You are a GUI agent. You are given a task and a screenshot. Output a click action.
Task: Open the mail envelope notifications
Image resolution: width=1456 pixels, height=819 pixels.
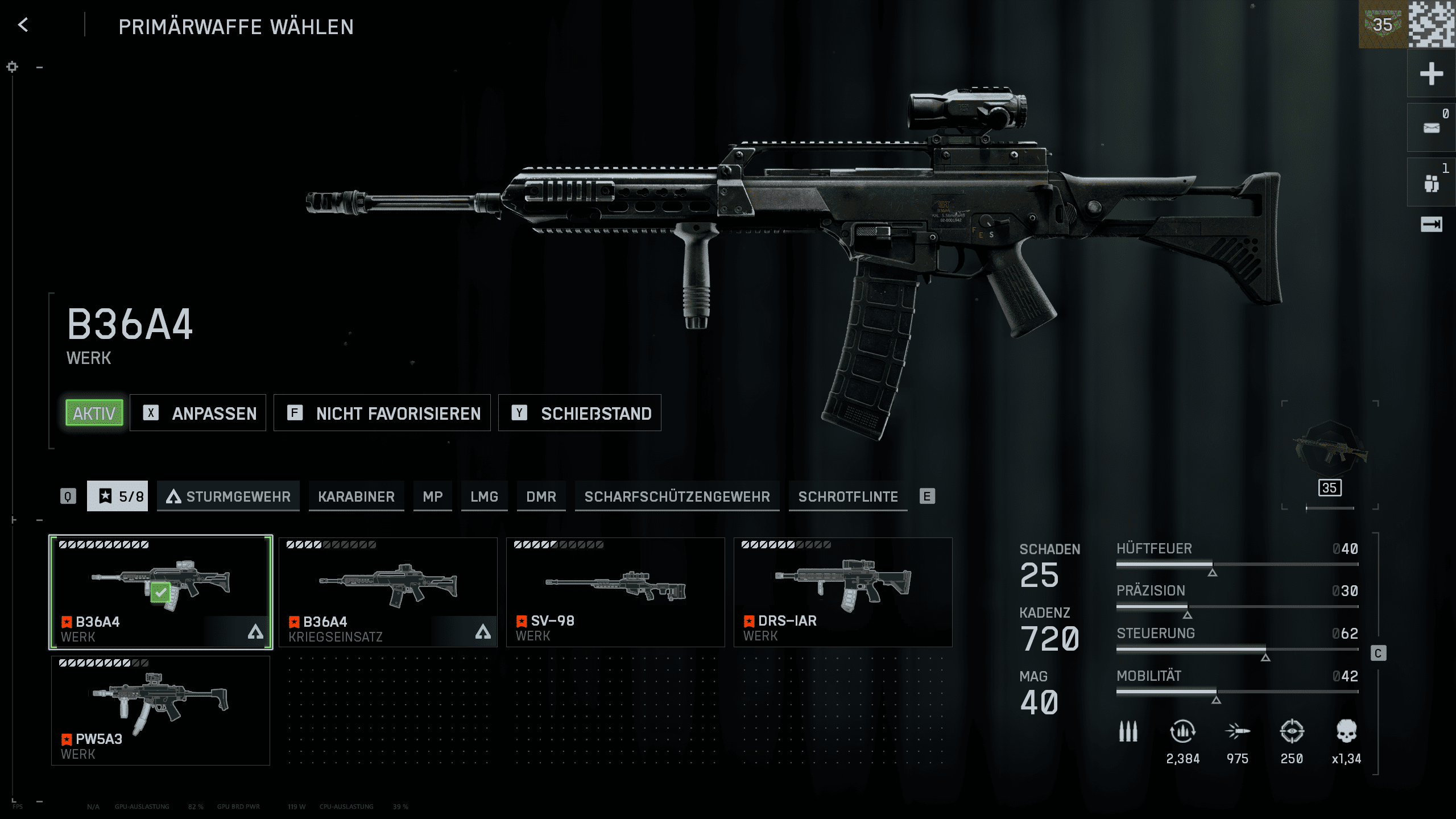click(1431, 128)
